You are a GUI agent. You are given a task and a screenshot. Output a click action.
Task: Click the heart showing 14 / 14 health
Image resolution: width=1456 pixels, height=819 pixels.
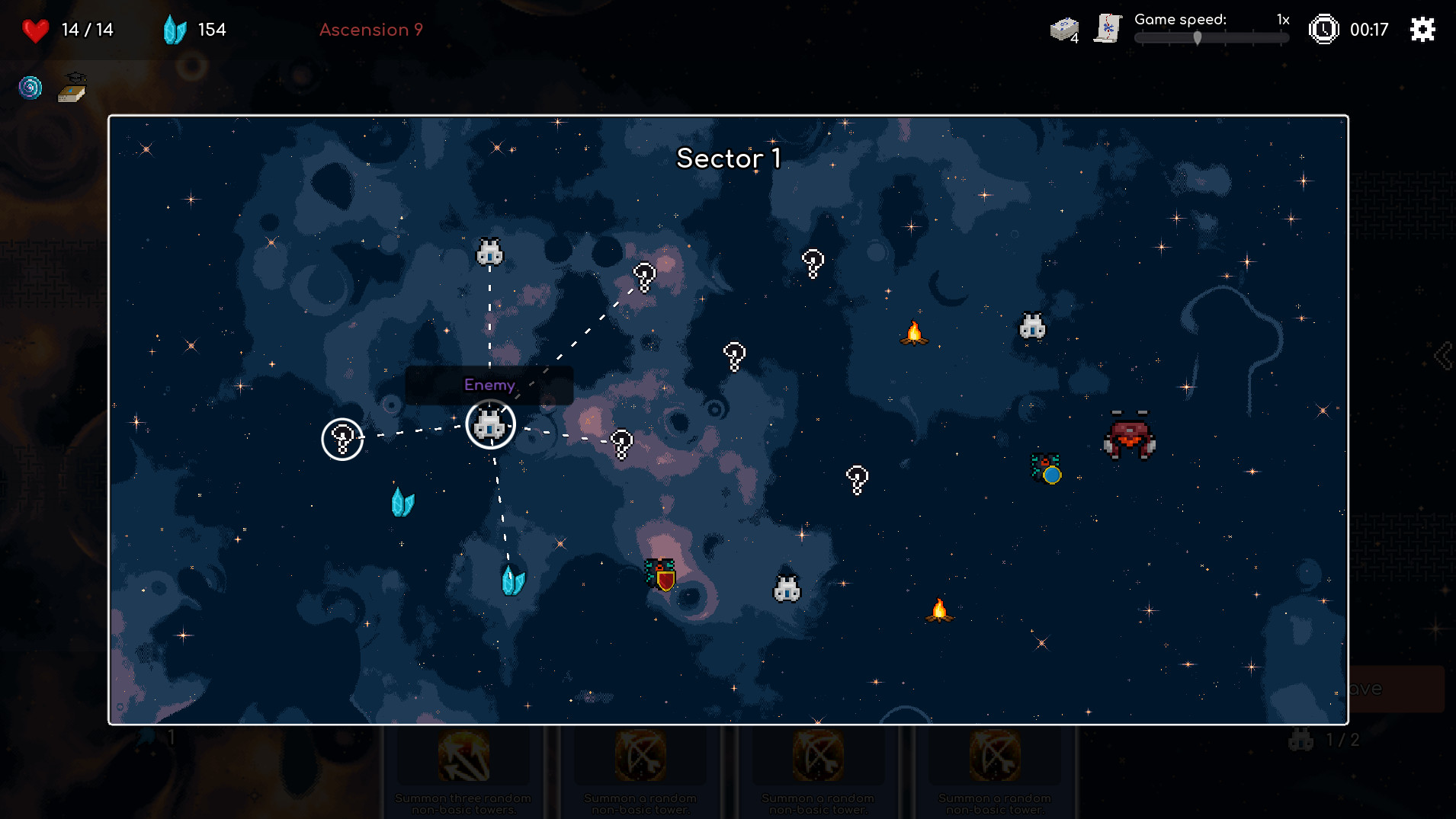click(x=36, y=30)
